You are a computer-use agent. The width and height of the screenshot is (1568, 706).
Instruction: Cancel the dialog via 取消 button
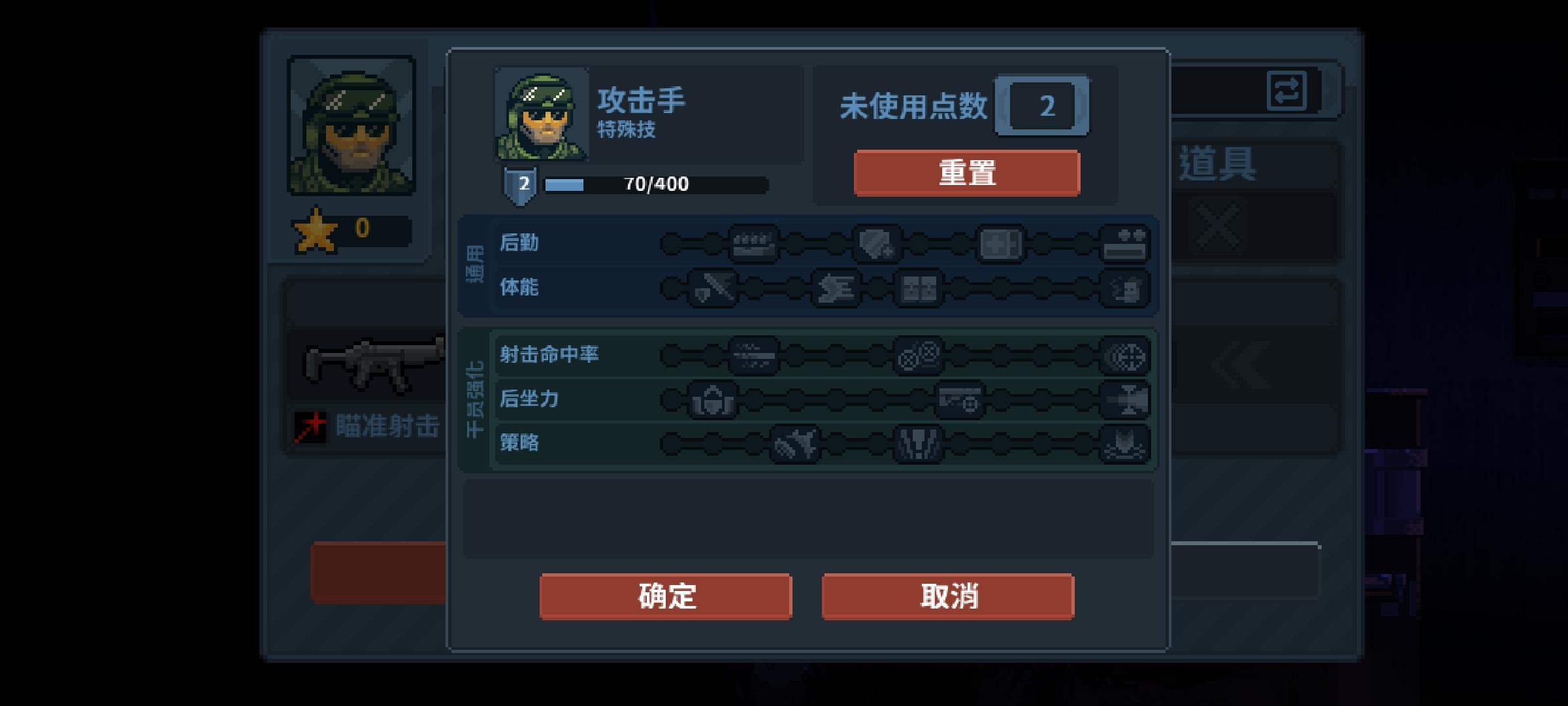tap(947, 596)
